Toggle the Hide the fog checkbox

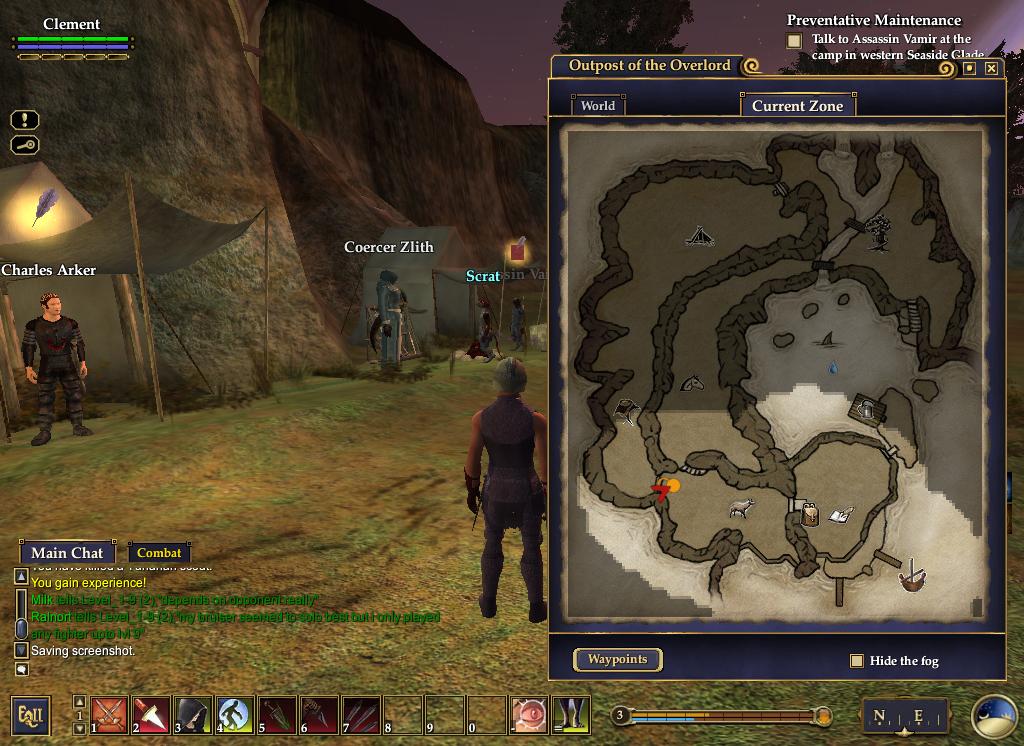(856, 661)
